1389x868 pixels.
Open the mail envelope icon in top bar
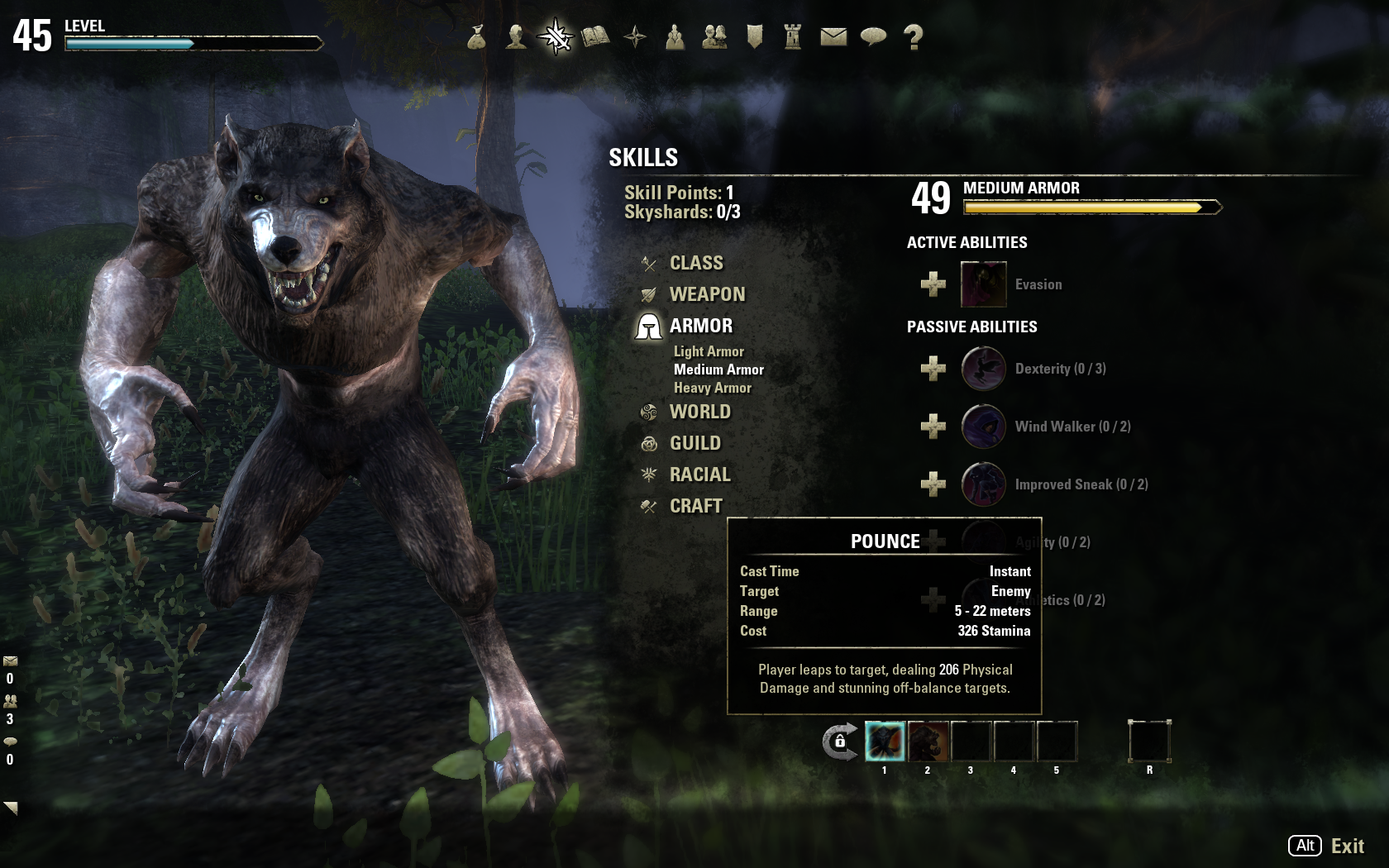click(x=833, y=37)
